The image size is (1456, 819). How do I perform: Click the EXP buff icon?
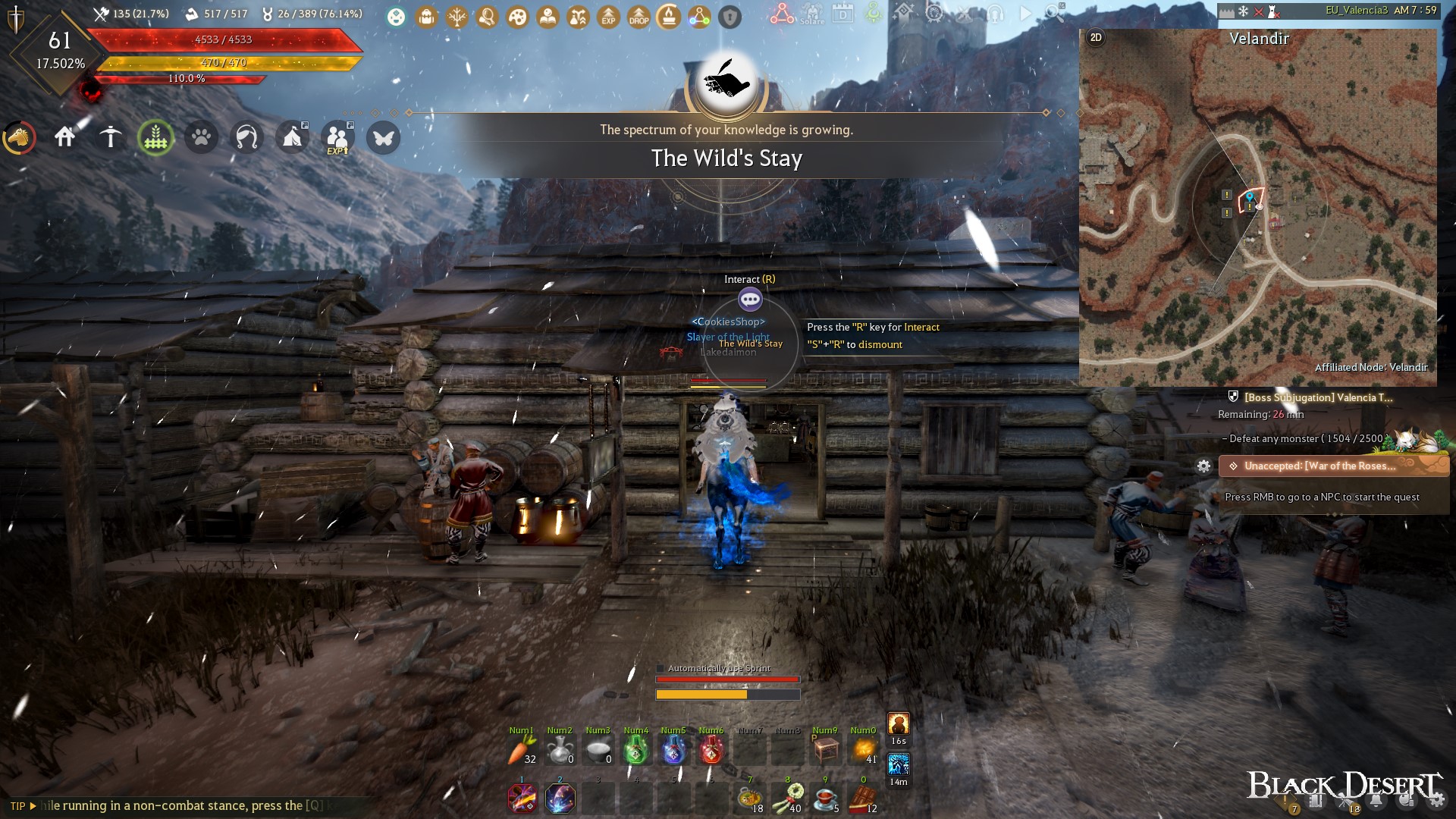pyautogui.click(x=607, y=15)
